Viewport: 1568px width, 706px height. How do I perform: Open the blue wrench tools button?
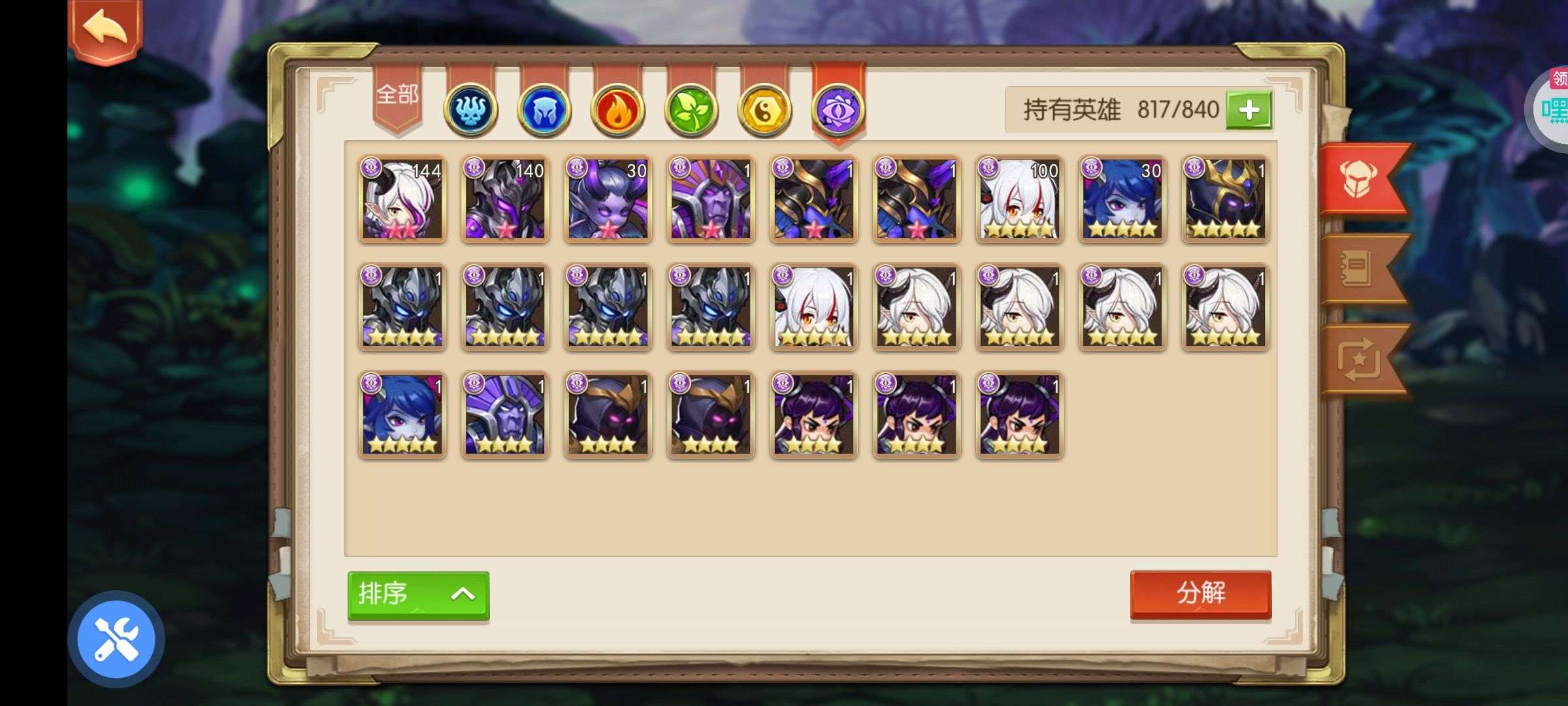(116, 639)
